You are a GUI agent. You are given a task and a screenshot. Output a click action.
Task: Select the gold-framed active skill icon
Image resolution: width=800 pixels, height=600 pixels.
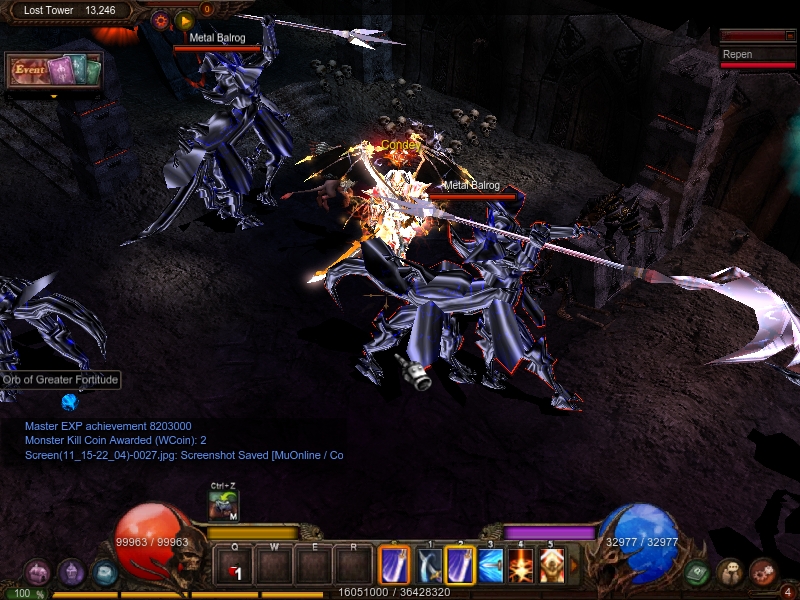click(394, 566)
